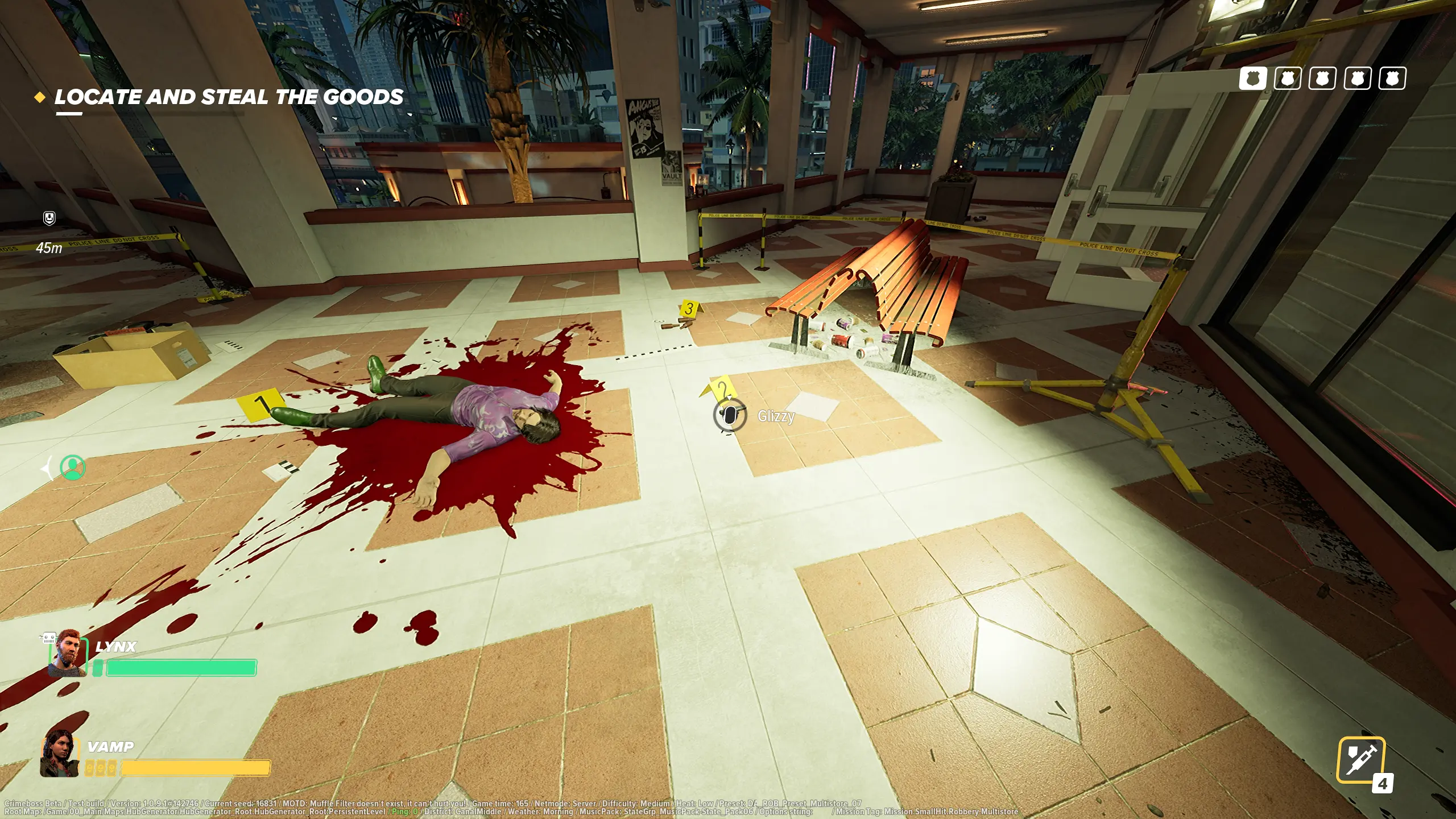Click the 45m objective waypoint marker
1456x819 pixels.
(x=49, y=218)
